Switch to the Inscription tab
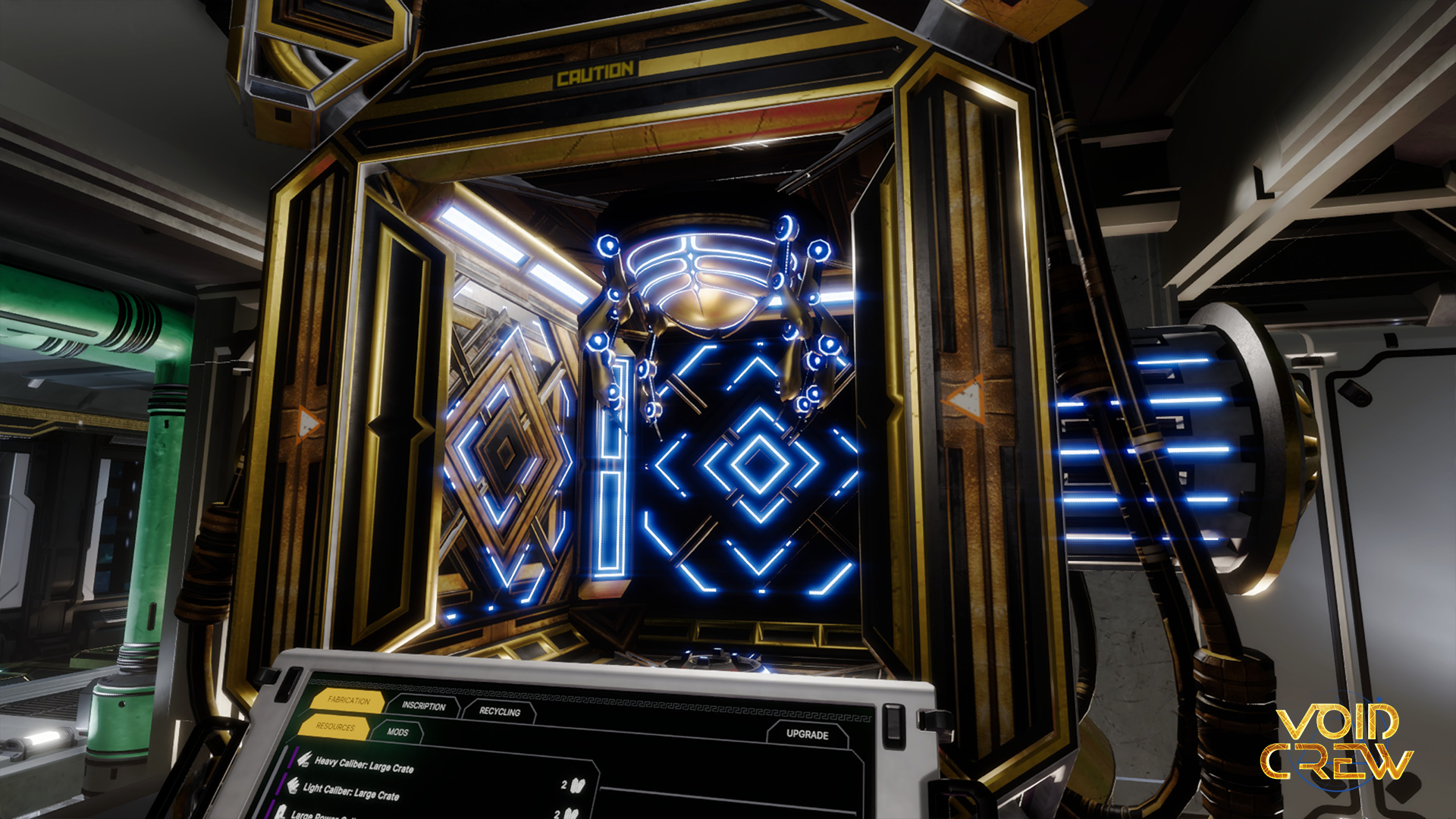Viewport: 1456px width, 819px height. [423, 706]
